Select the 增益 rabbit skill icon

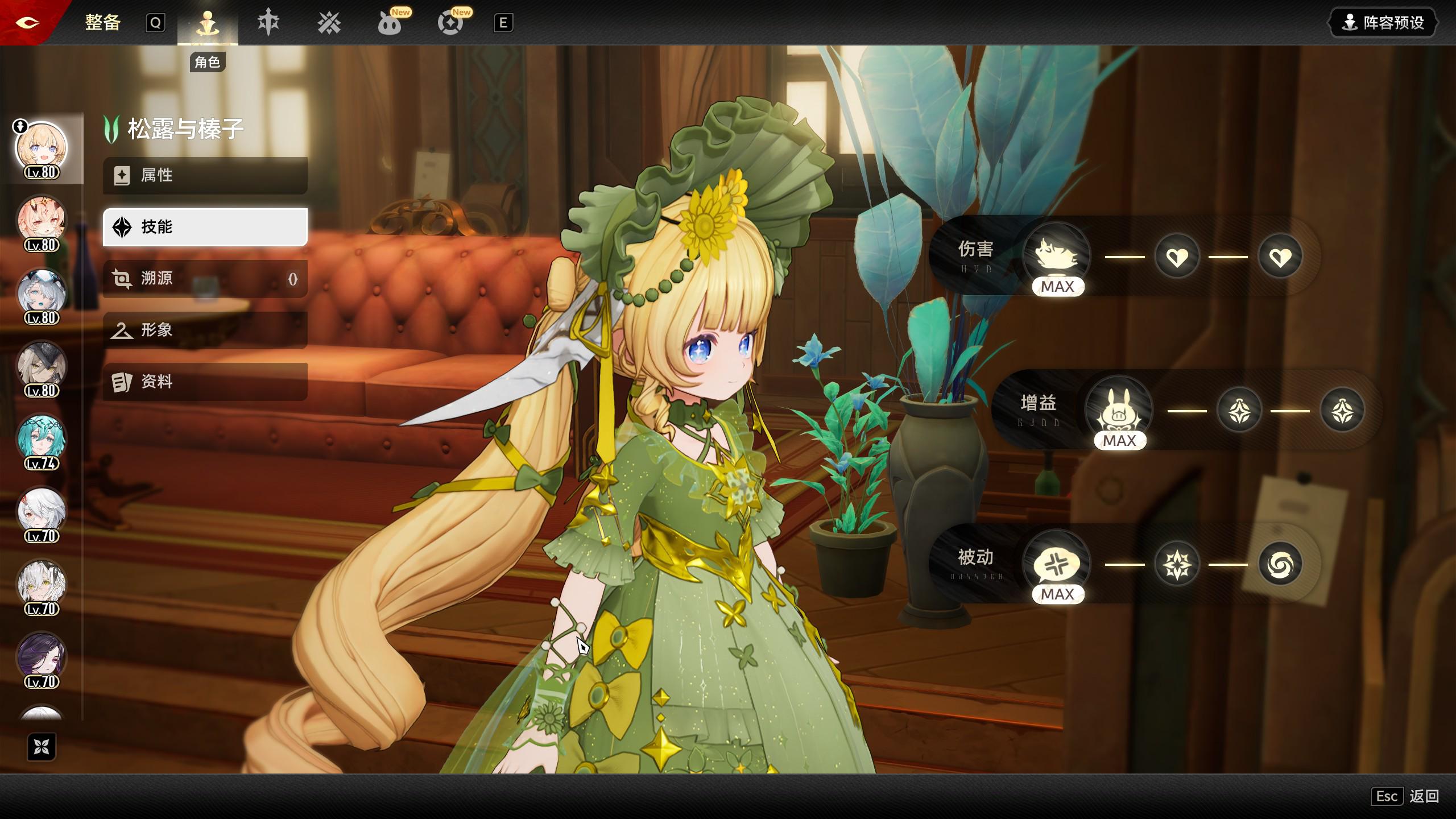point(1119,409)
